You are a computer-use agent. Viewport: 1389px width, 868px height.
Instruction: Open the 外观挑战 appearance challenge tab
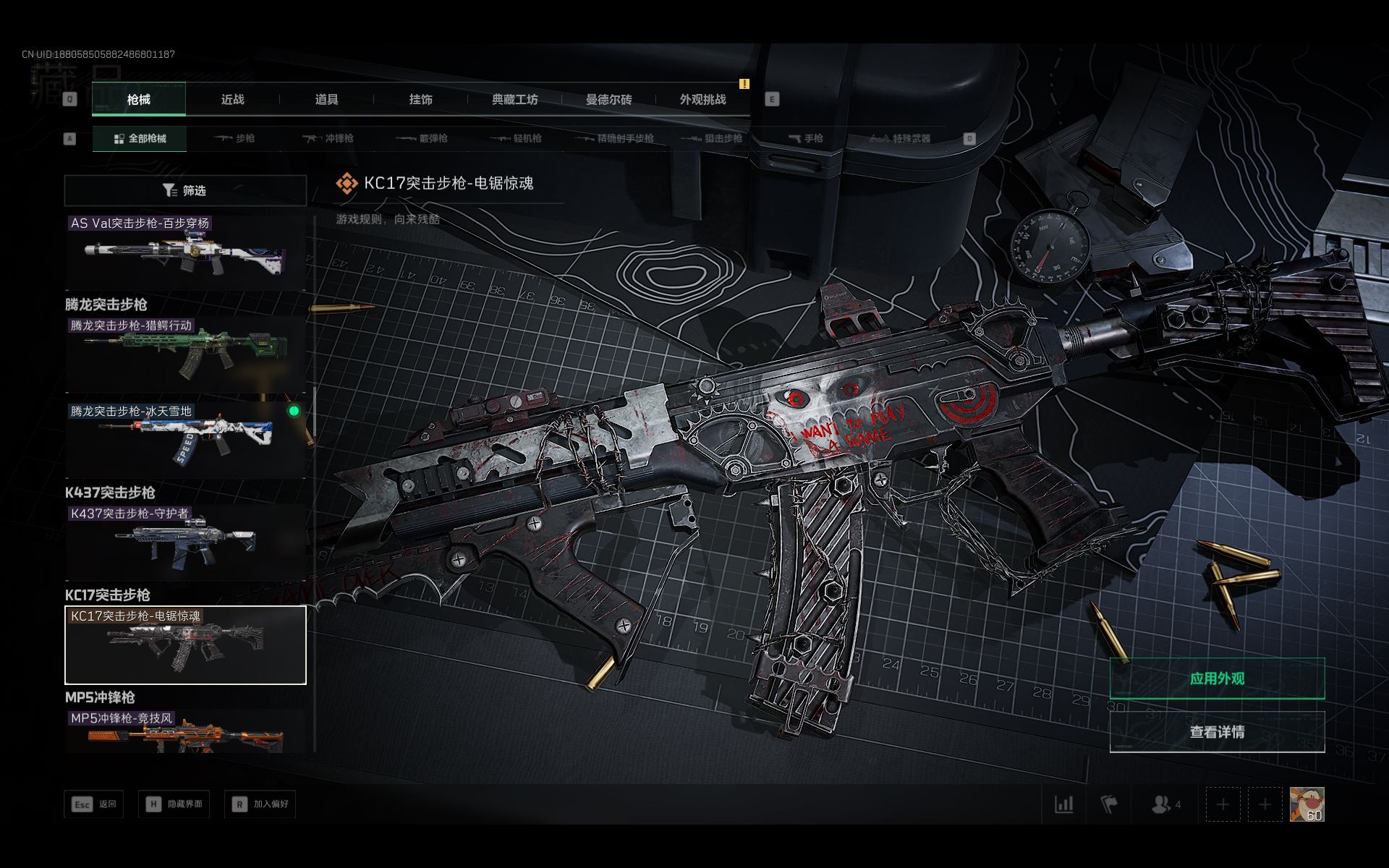pyautogui.click(x=702, y=99)
